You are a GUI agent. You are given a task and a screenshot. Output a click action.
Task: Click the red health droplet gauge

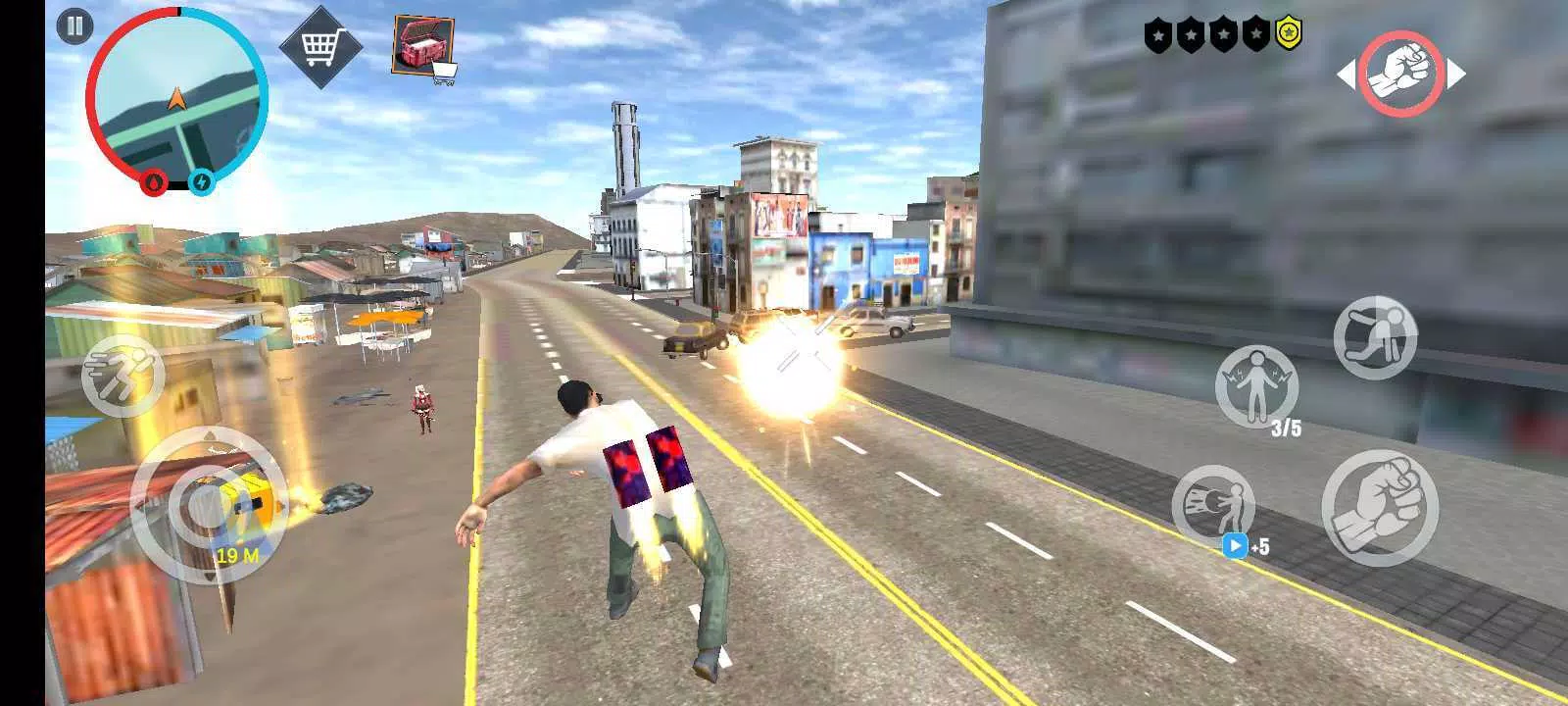coord(153,179)
